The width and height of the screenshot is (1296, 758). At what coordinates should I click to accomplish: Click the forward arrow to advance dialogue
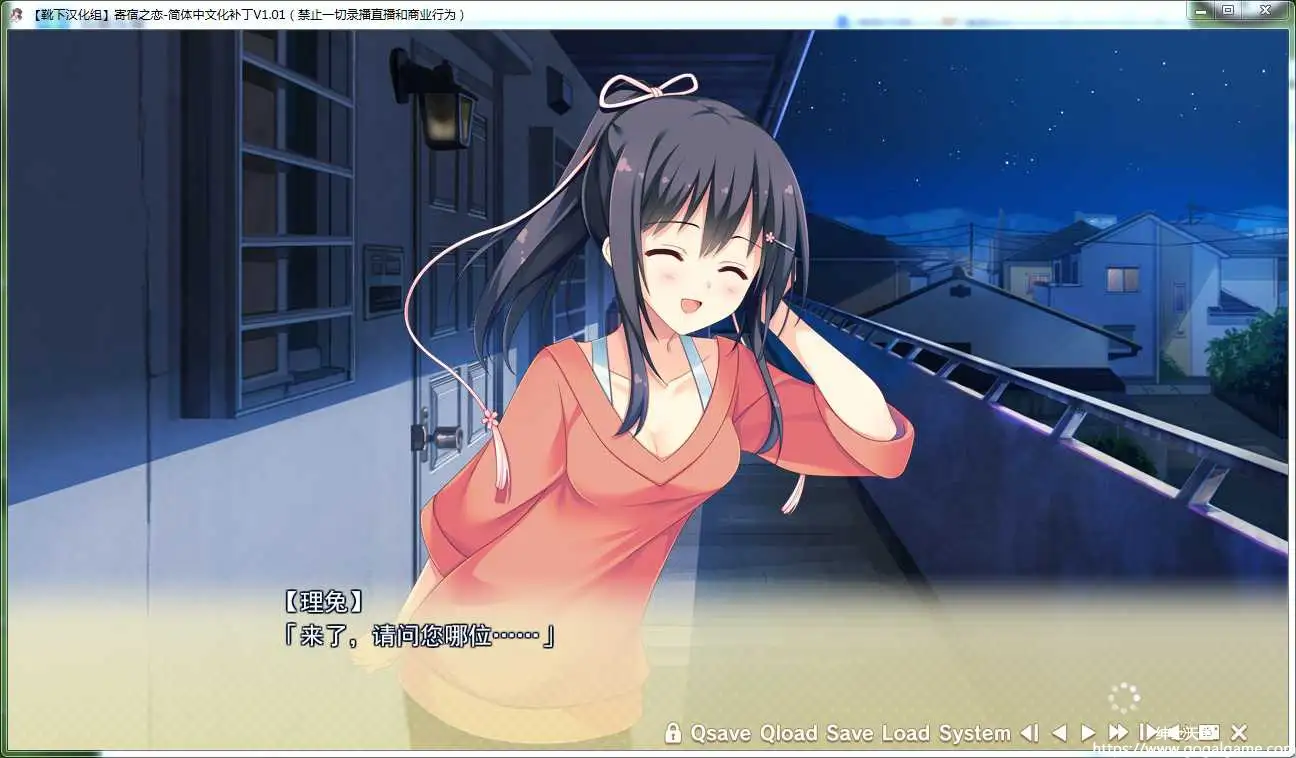(x=1090, y=732)
